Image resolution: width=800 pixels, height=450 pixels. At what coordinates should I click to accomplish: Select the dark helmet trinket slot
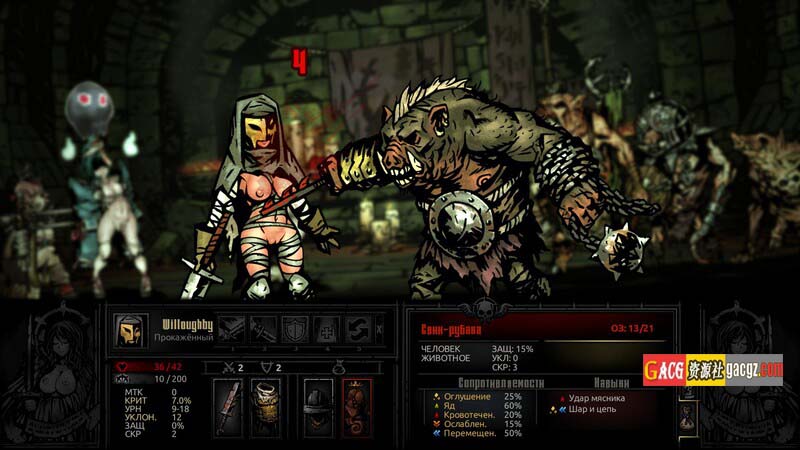(x=318, y=407)
